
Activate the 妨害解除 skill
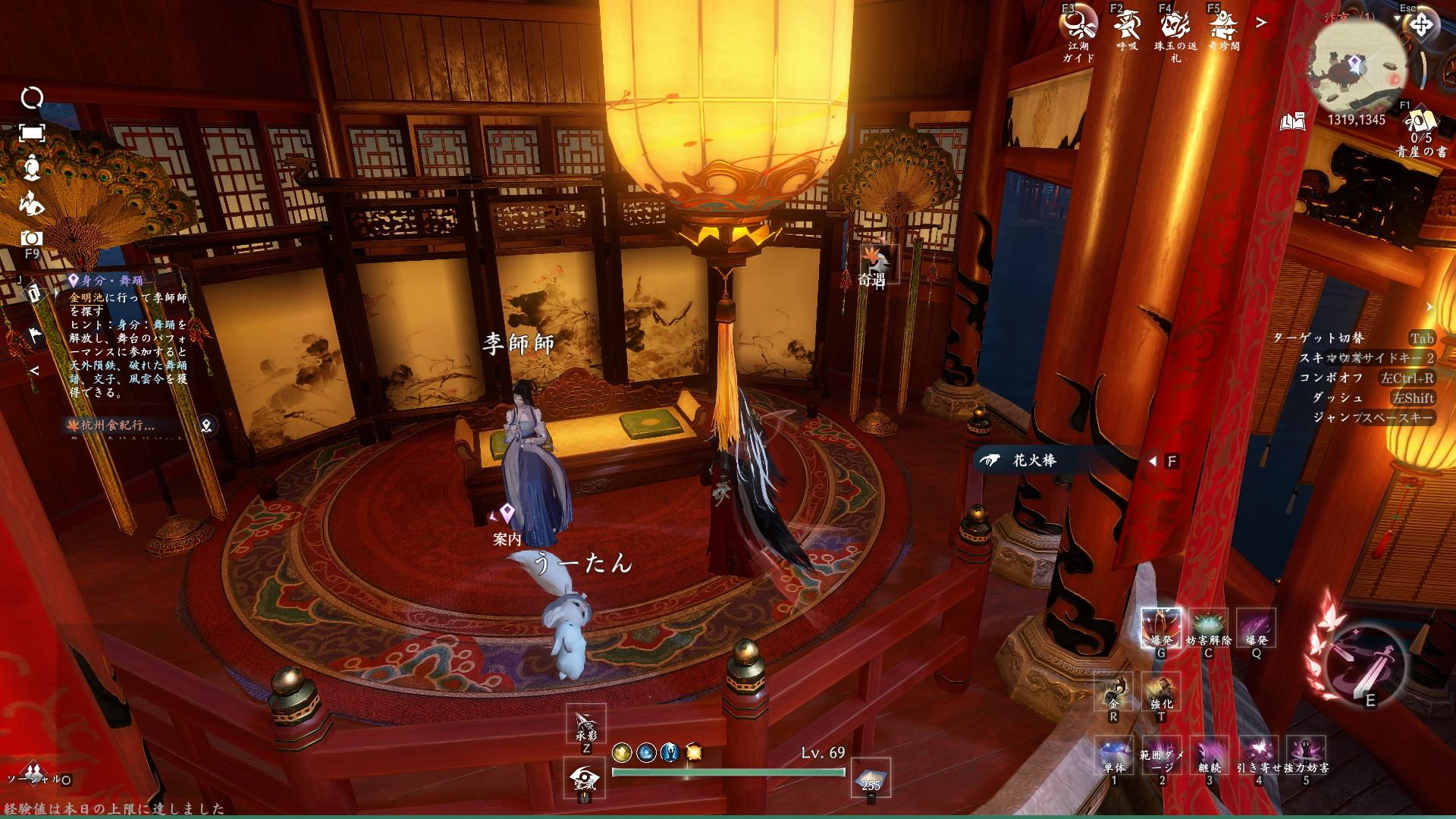pos(1208,628)
